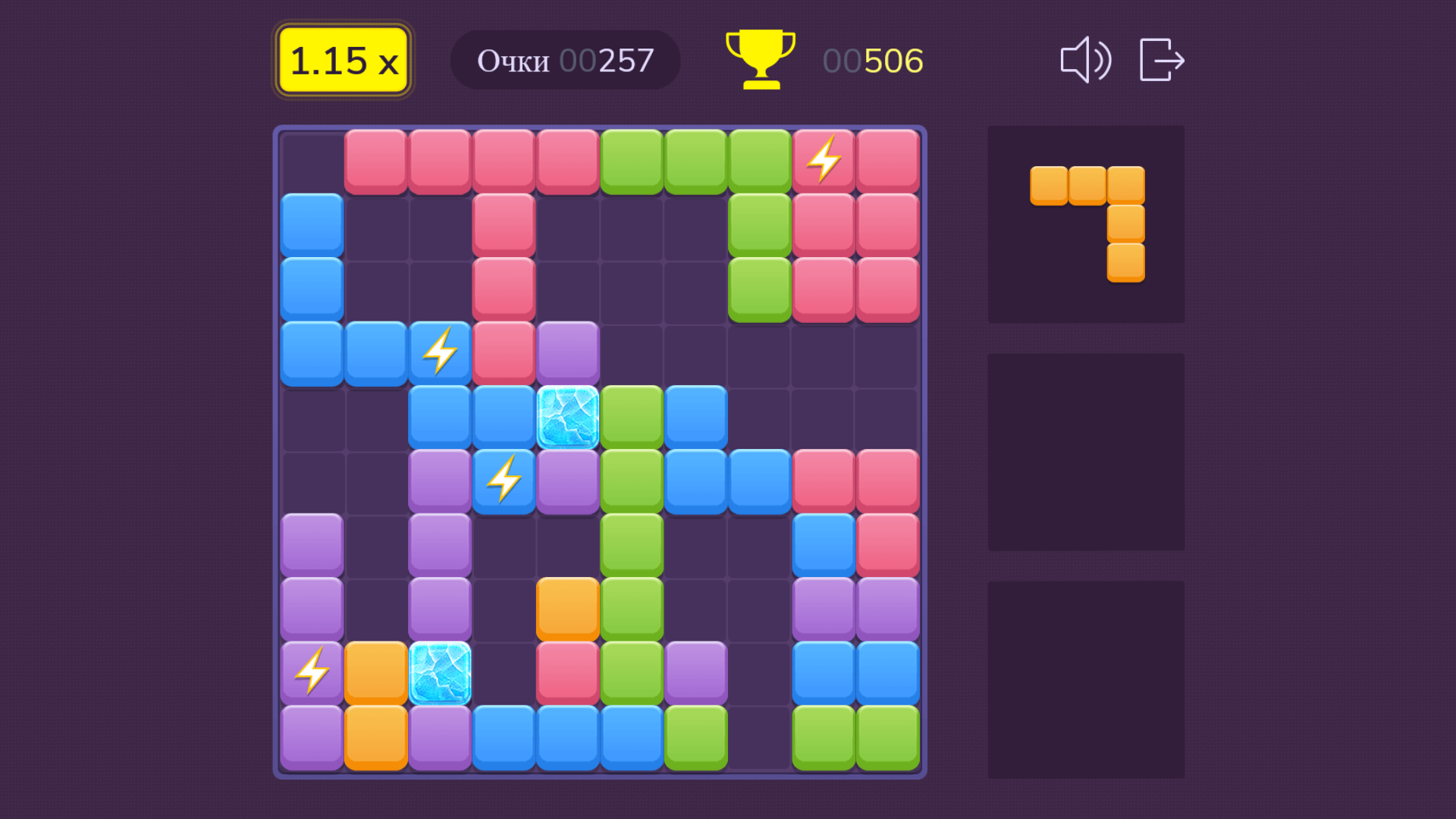Select the lightning block on purple bottom-left square
This screenshot has height=819, width=1456.
[x=311, y=672]
